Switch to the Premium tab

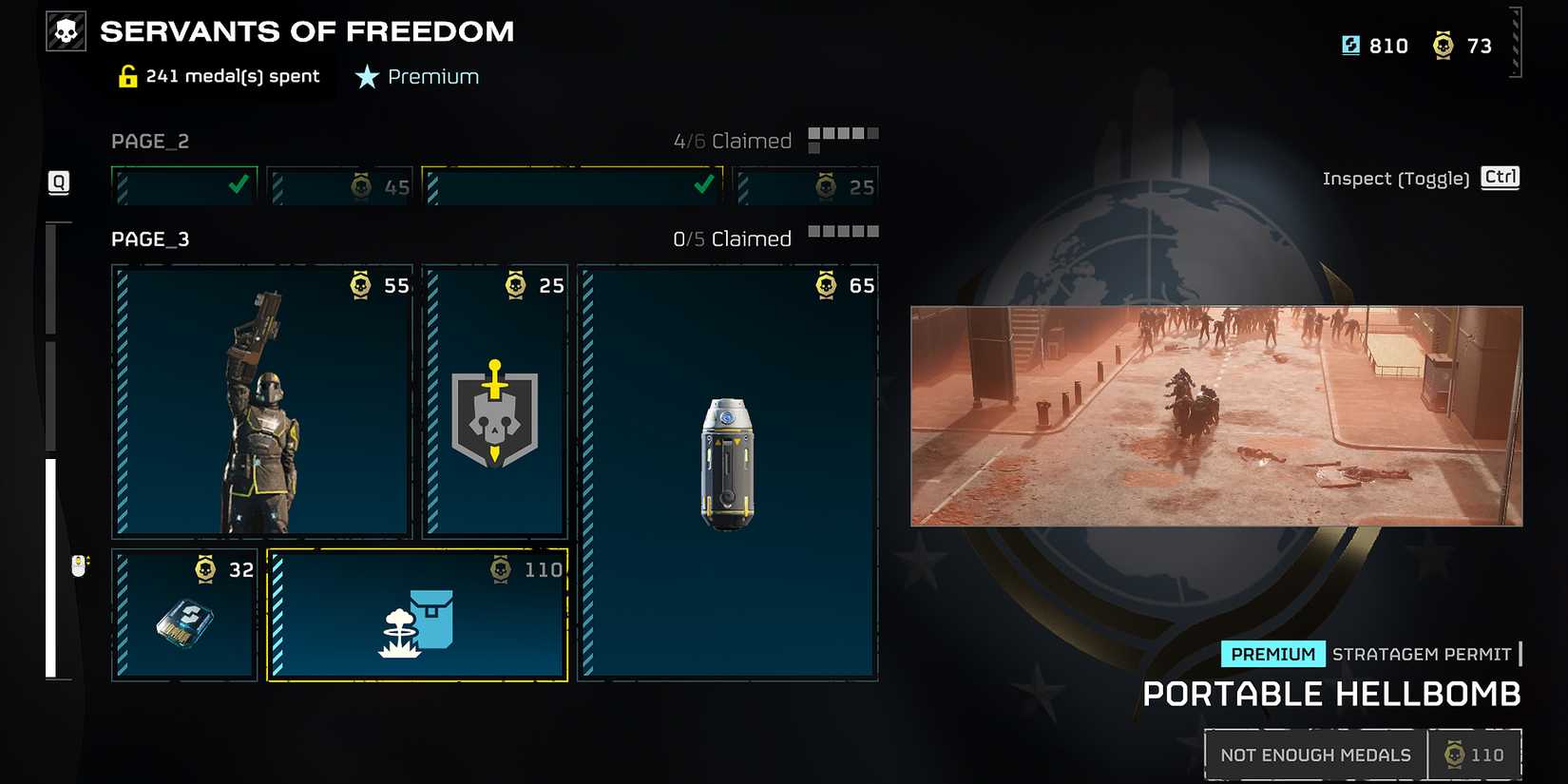[x=416, y=76]
